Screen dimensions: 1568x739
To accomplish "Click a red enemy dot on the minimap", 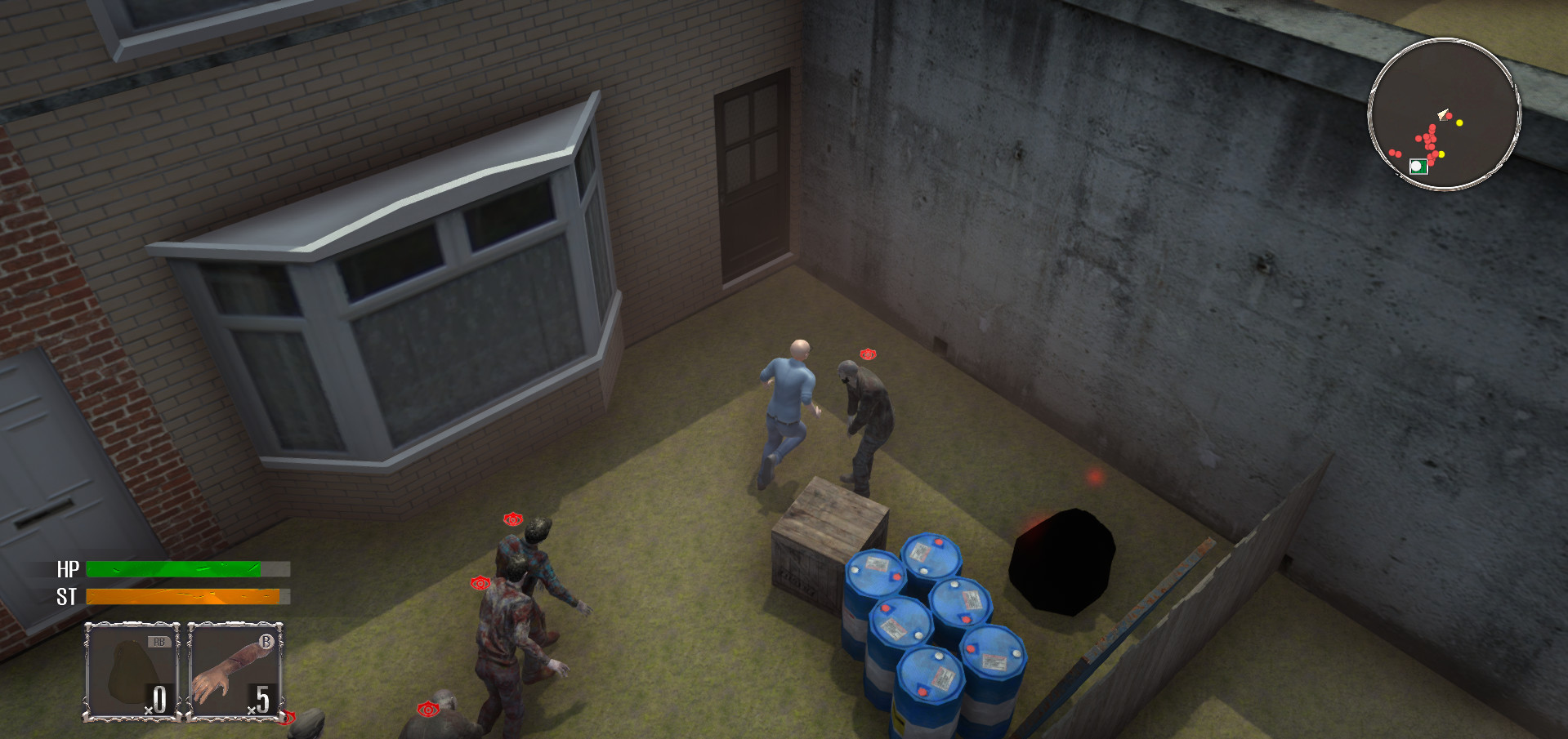I will 1432,139.
